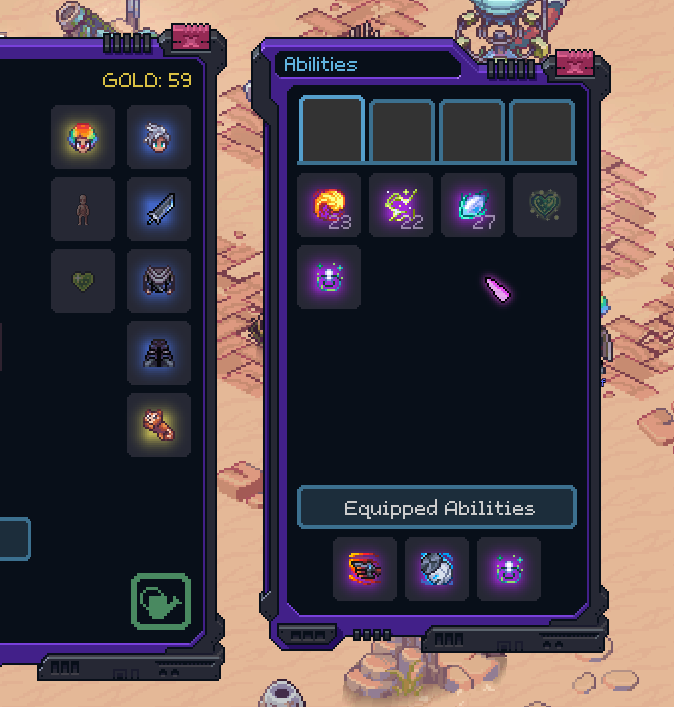
Task: Click the green watering can button
Action: click(x=161, y=602)
